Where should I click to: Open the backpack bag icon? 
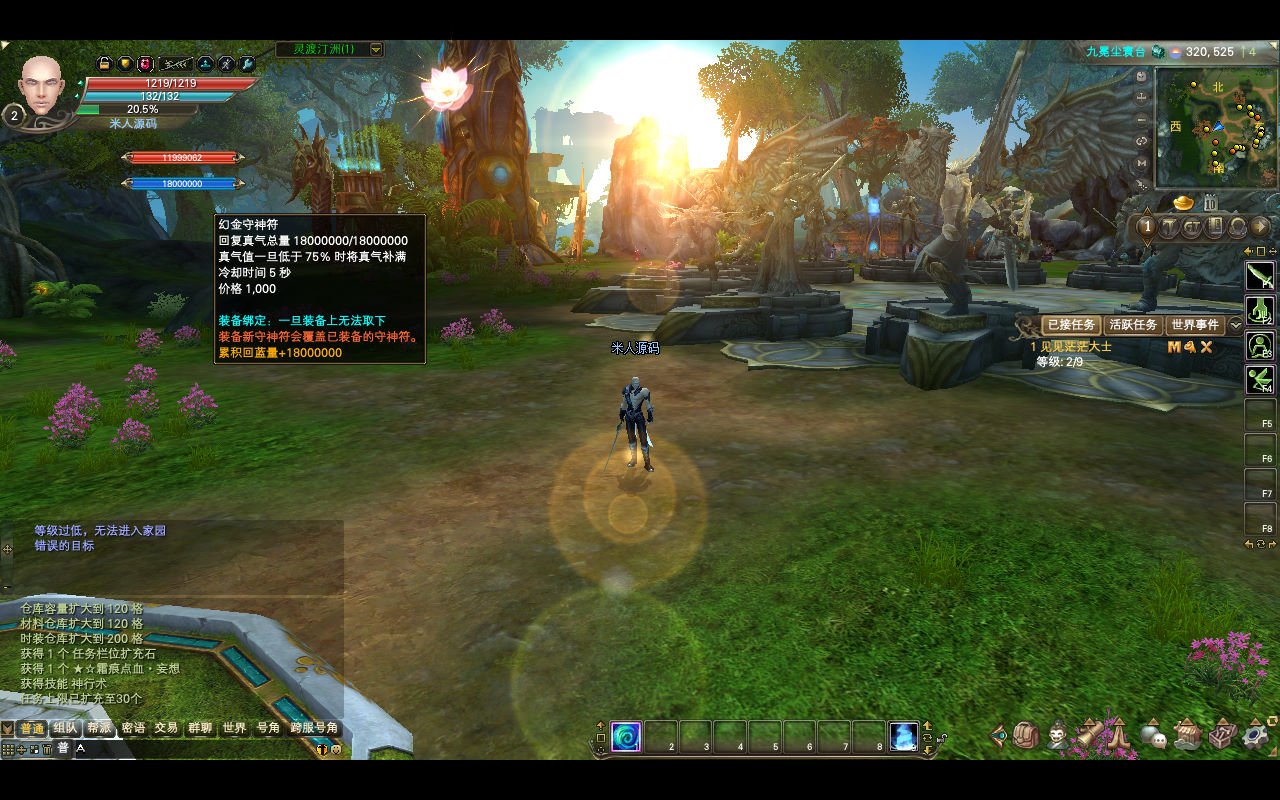tap(1025, 737)
